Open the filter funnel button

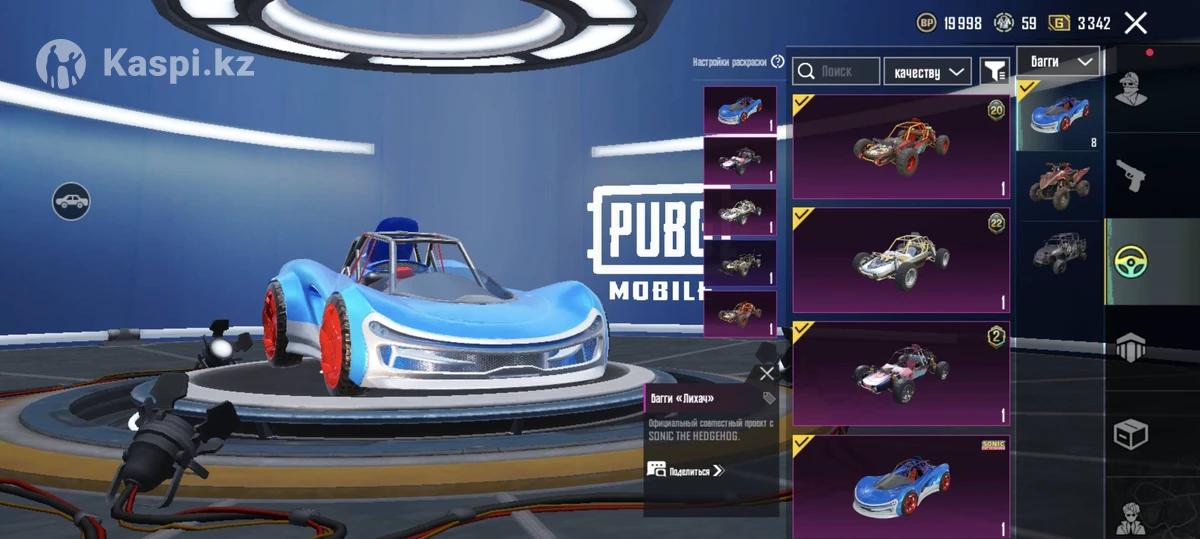[x=994, y=71]
